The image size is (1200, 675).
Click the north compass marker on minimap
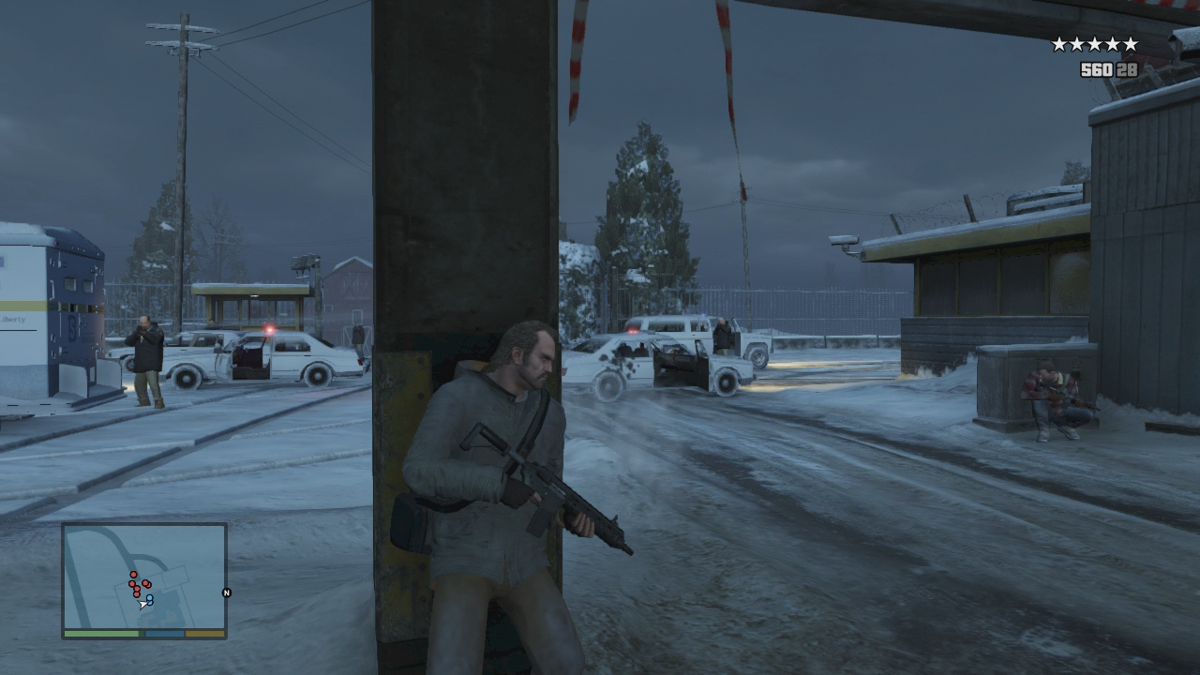[226, 592]
